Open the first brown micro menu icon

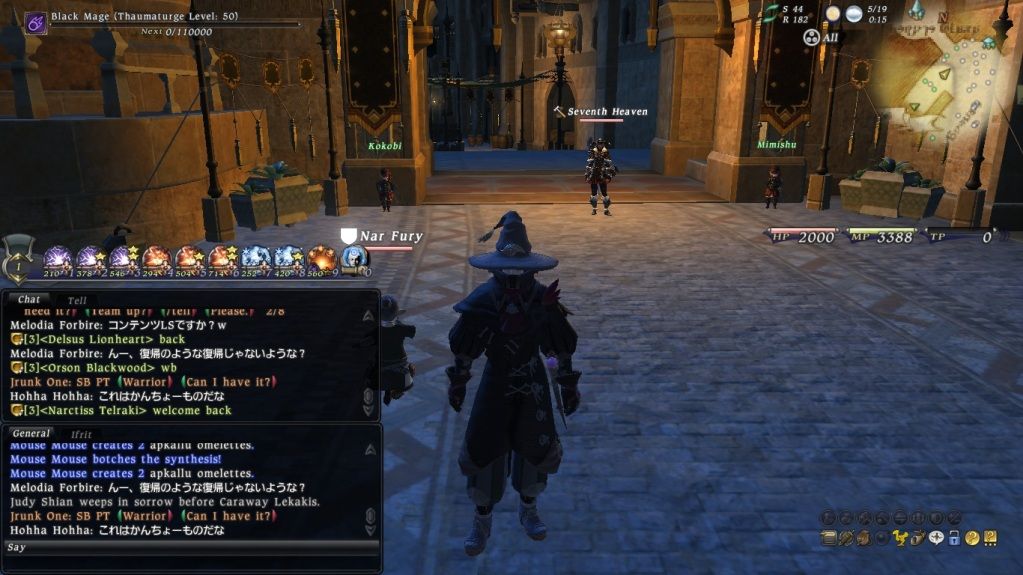[x=828, y=538]
